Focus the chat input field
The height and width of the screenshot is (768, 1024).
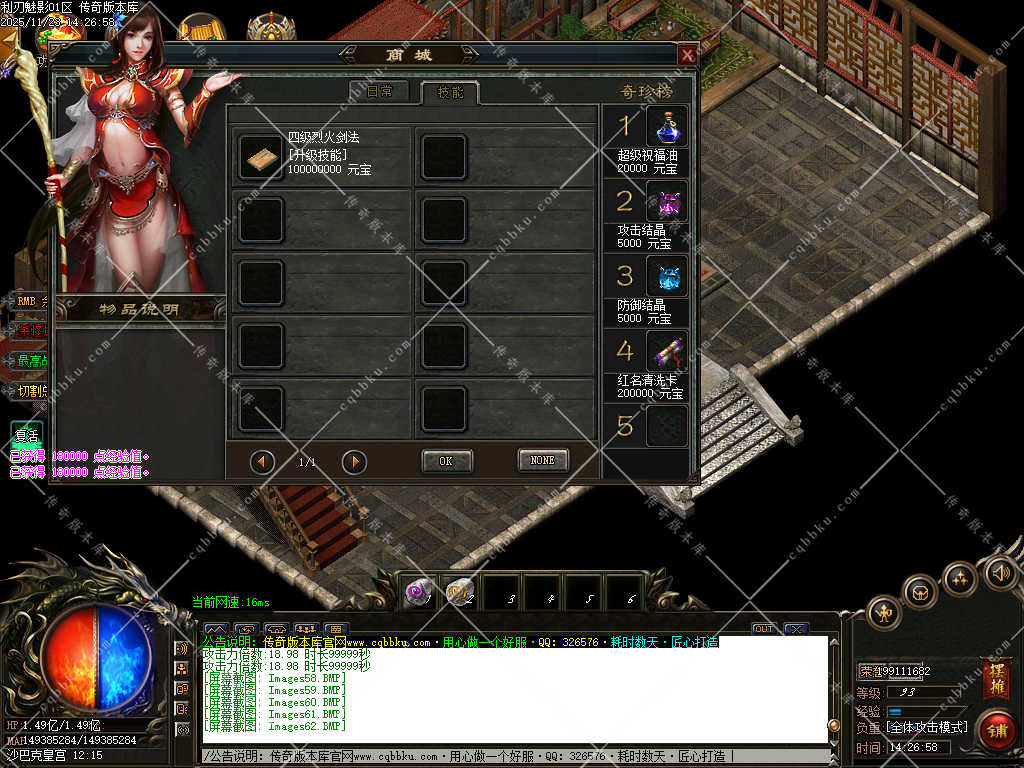pyautogui.click(x=515, y=757)
